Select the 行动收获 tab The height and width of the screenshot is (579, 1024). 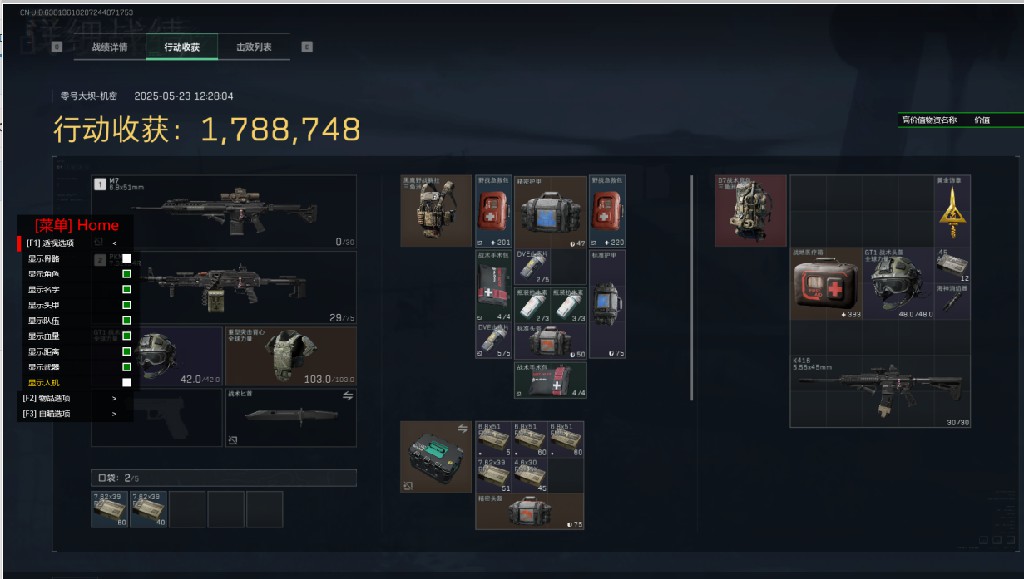[182, 47]
